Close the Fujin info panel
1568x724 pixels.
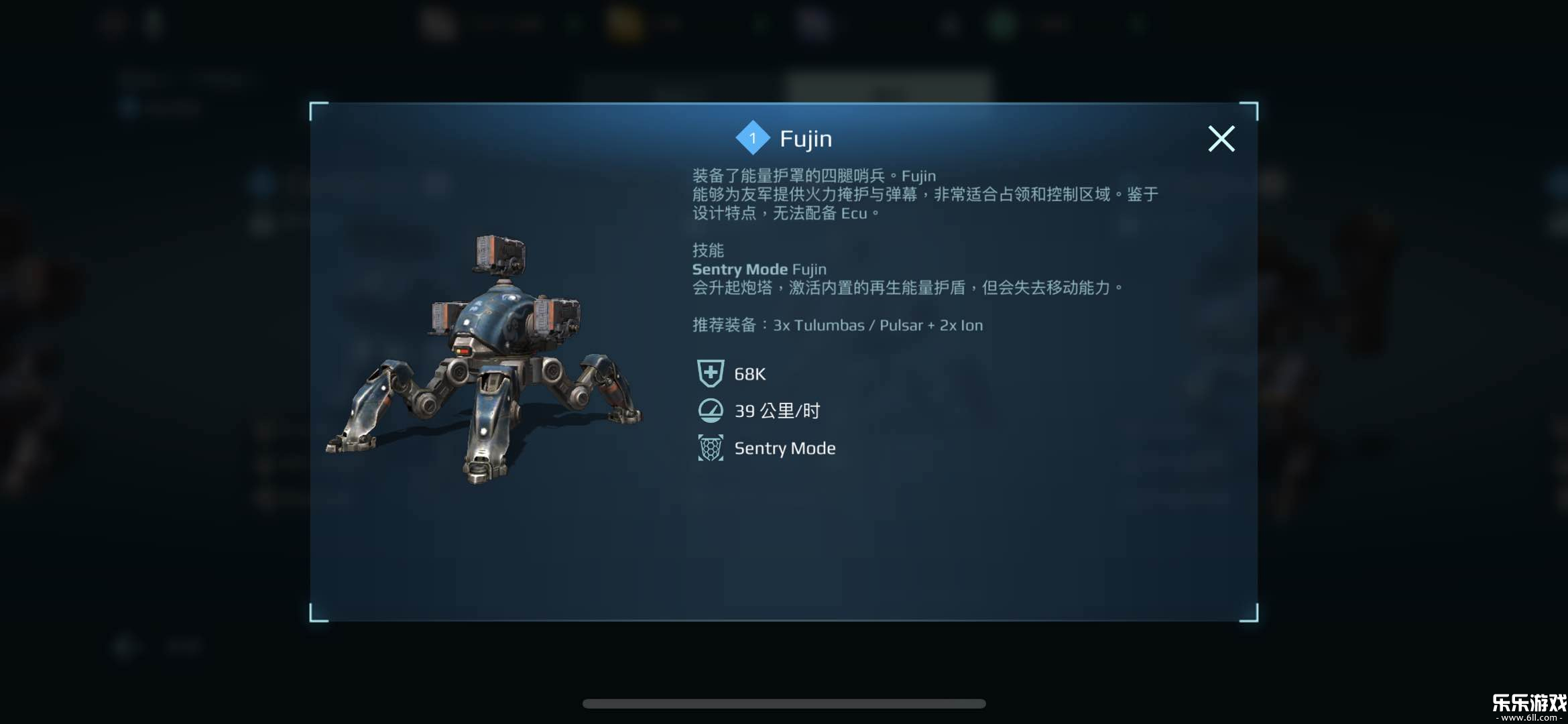[x=1221, y=139]
